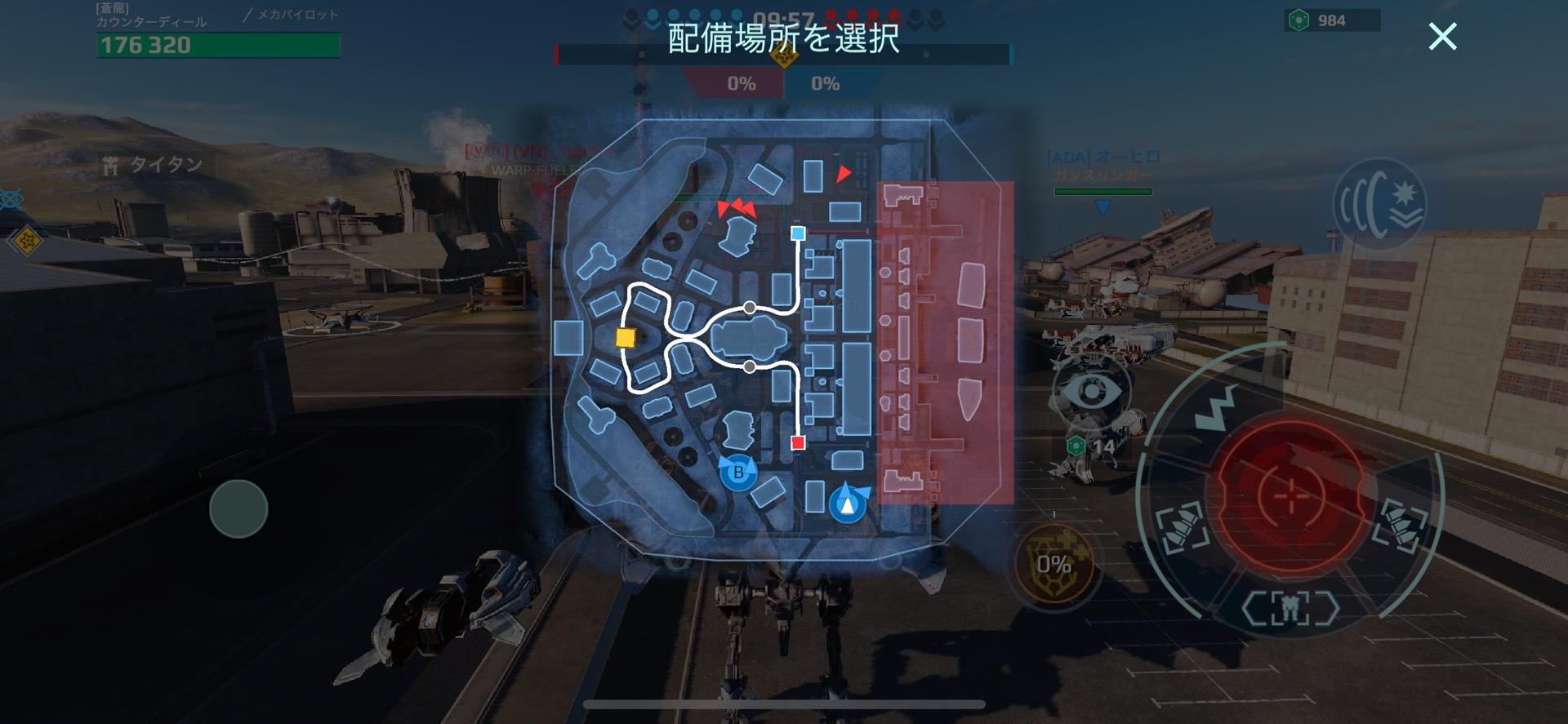The width and height of the screenshot is (1568, 724).
Task: Tap the green health bar showing 176 320
Action: (x=216, y=47)
